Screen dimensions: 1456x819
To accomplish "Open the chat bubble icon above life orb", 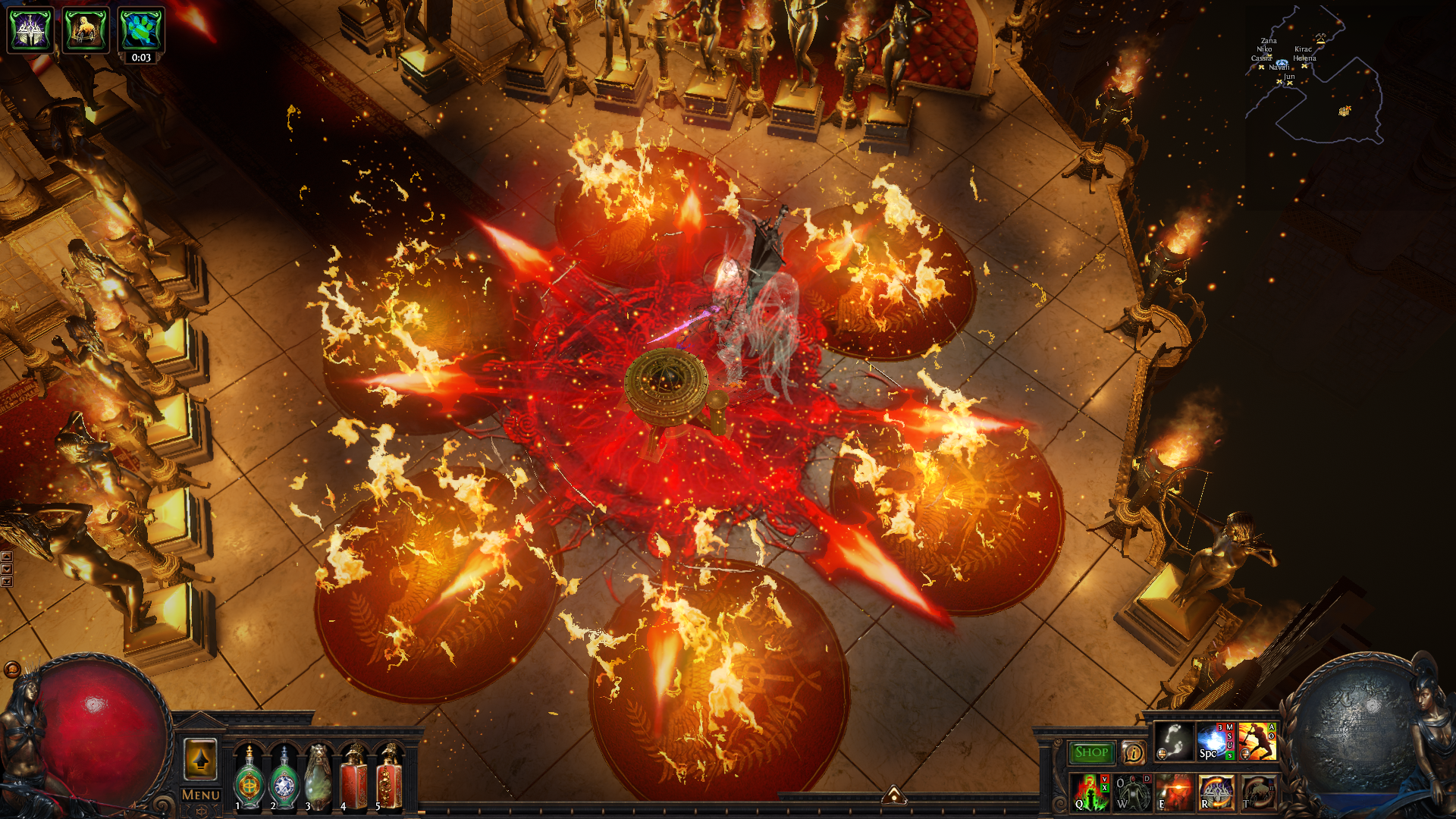I will [x=11, y=670].
